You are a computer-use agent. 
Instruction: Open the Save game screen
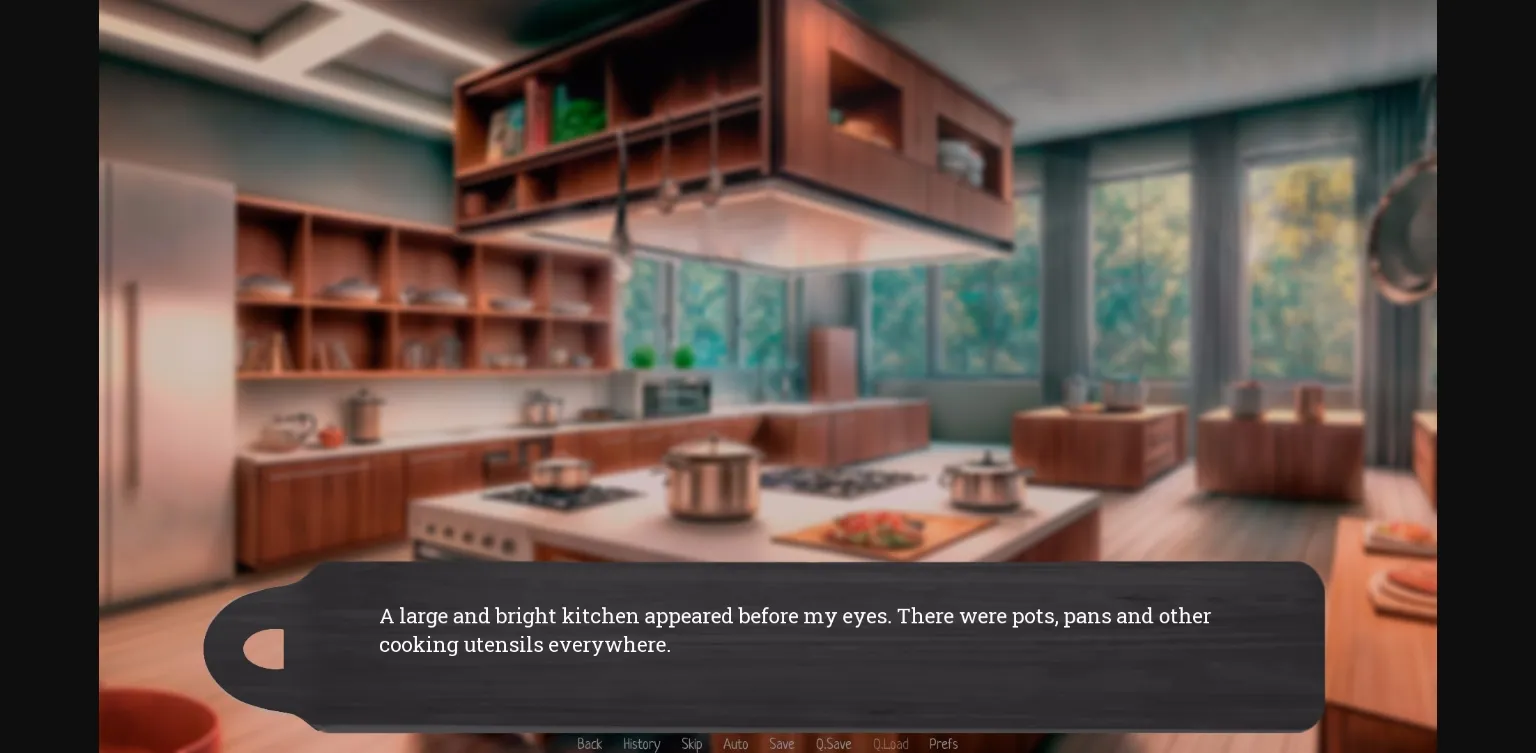782,744
